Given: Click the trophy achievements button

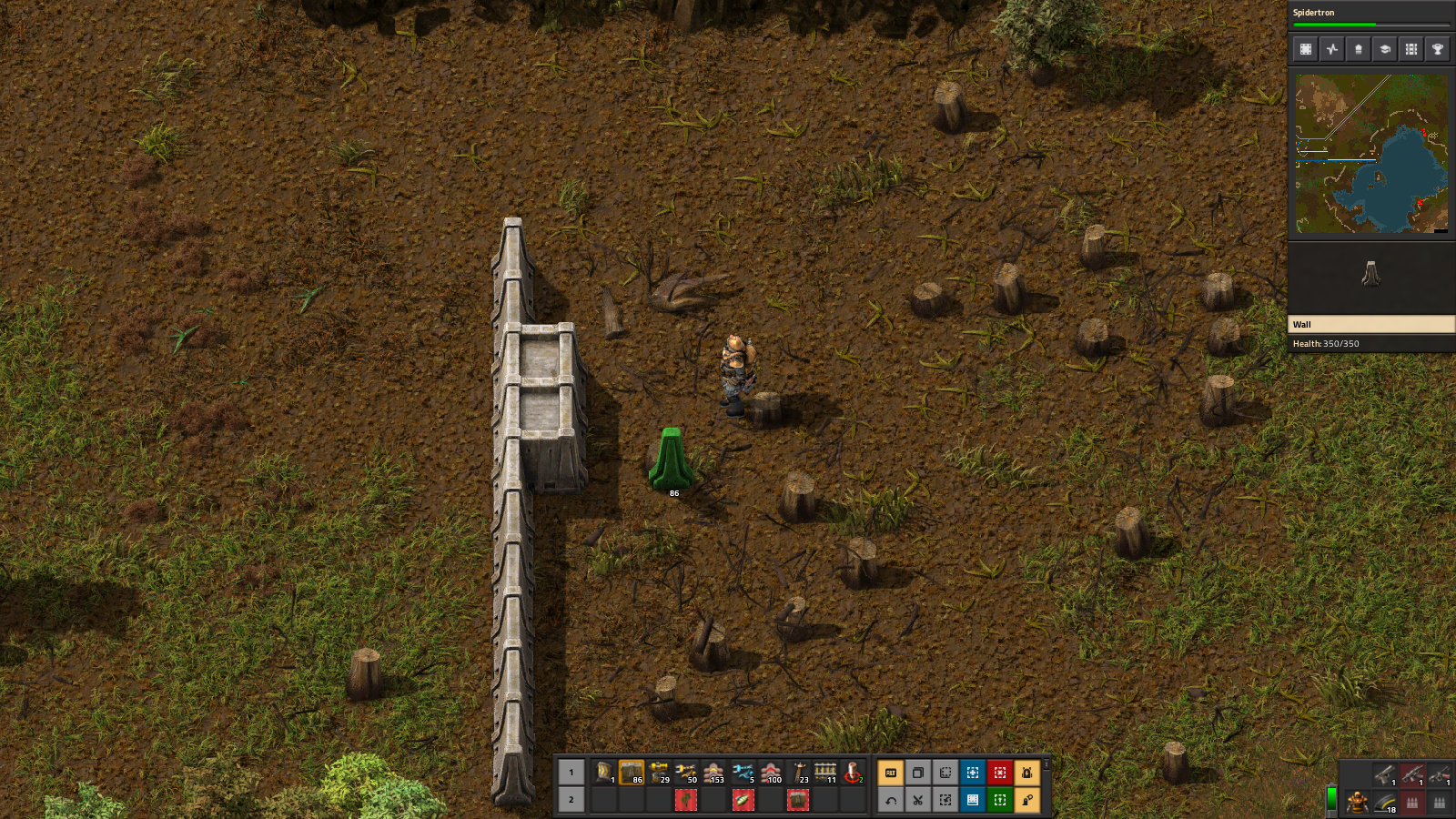Looking at the screenshot, I should [1438, 49].
